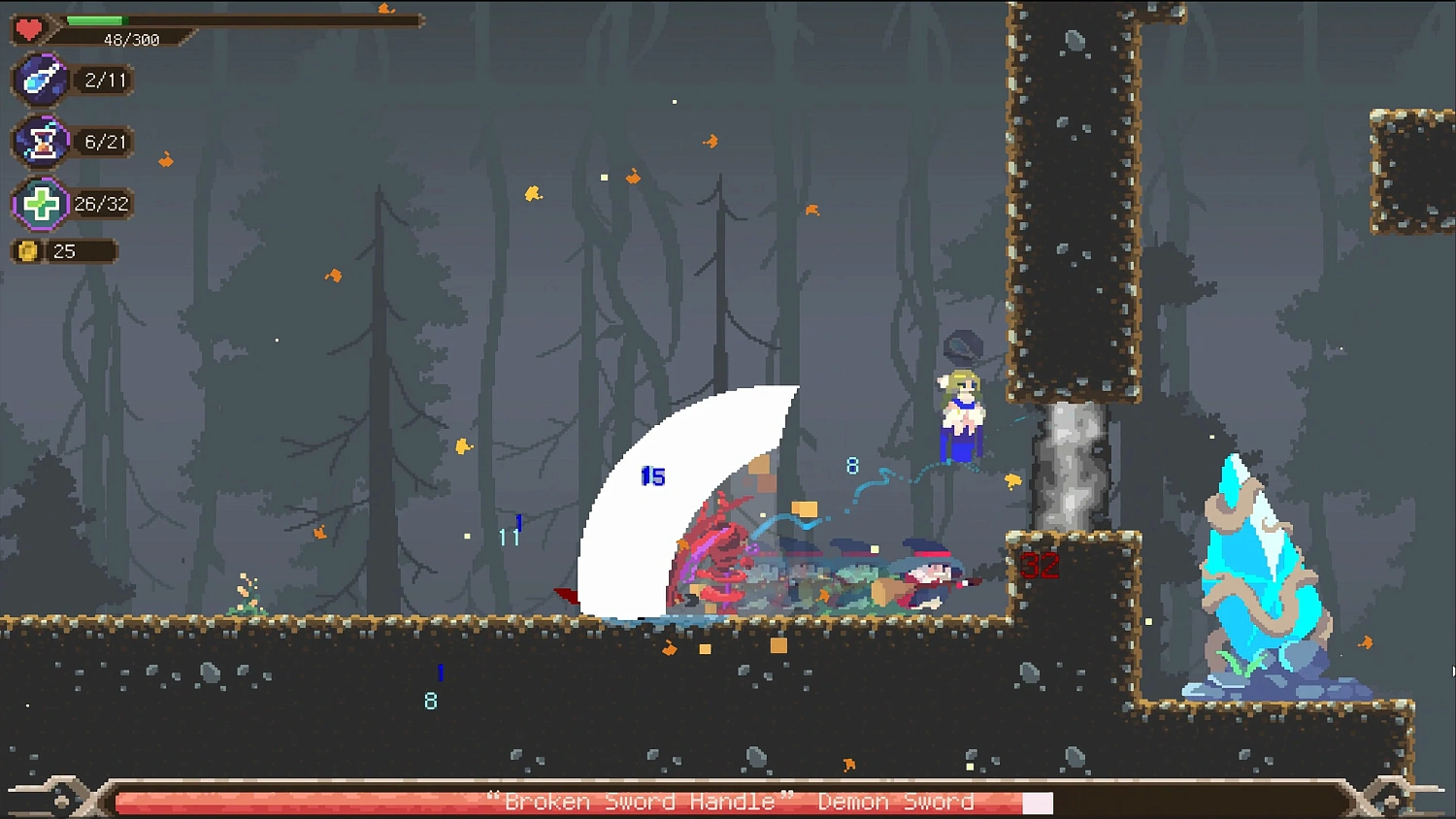Activate the hourglass ability icon
The image size is (1456, 819).
click(x=42, y=142)
